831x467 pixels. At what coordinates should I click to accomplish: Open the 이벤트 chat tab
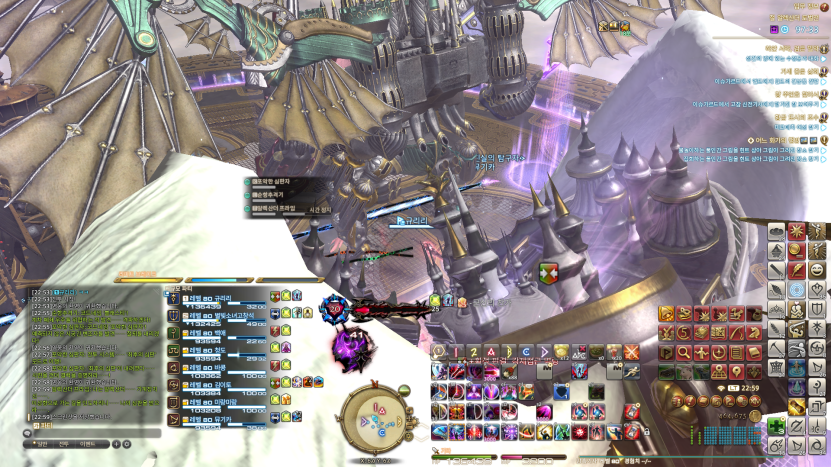[90, 443]
